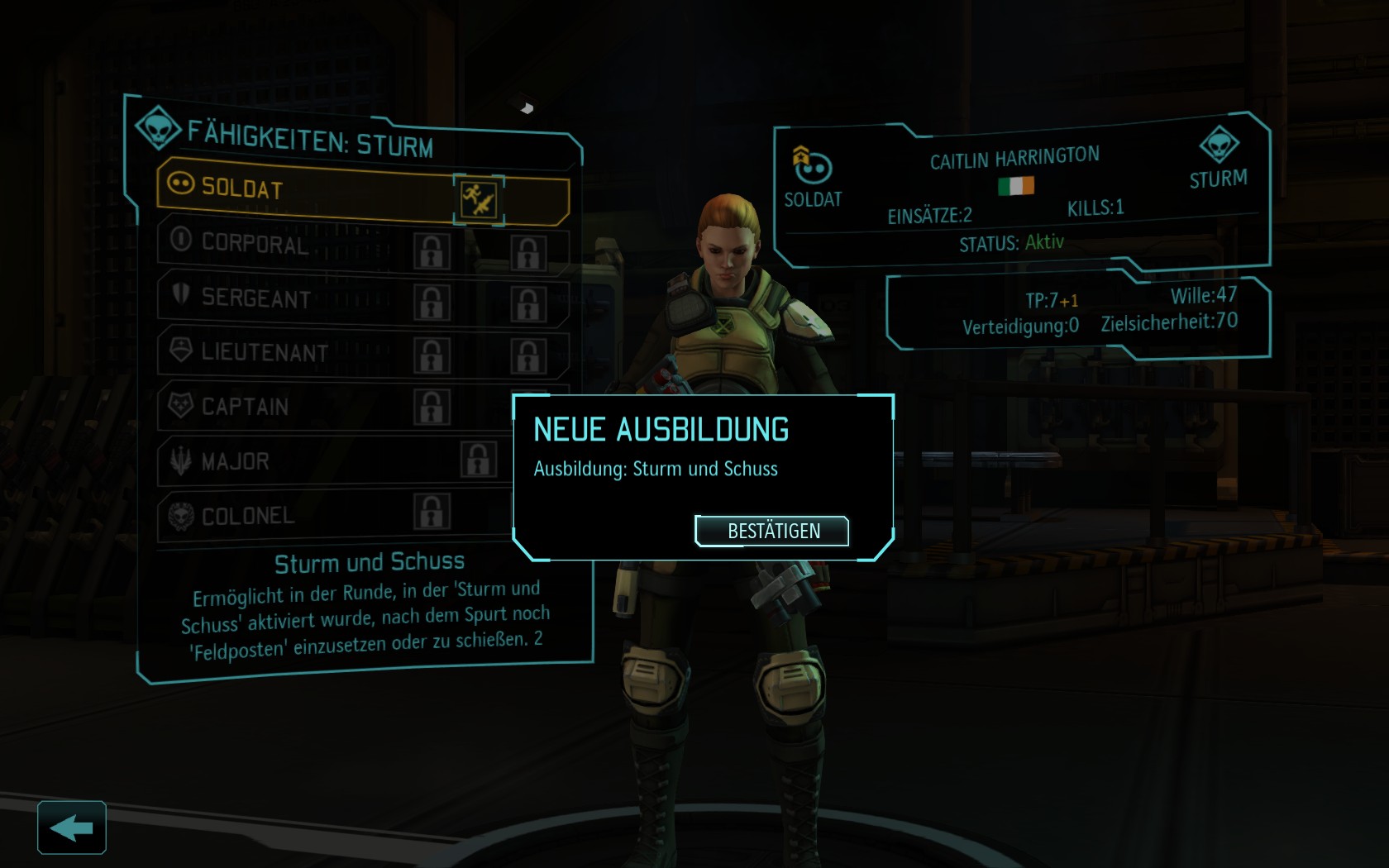1389x868 pixels.
Task: Select the Major rank row
Action: pyautogui.click(x=281, y=461)
